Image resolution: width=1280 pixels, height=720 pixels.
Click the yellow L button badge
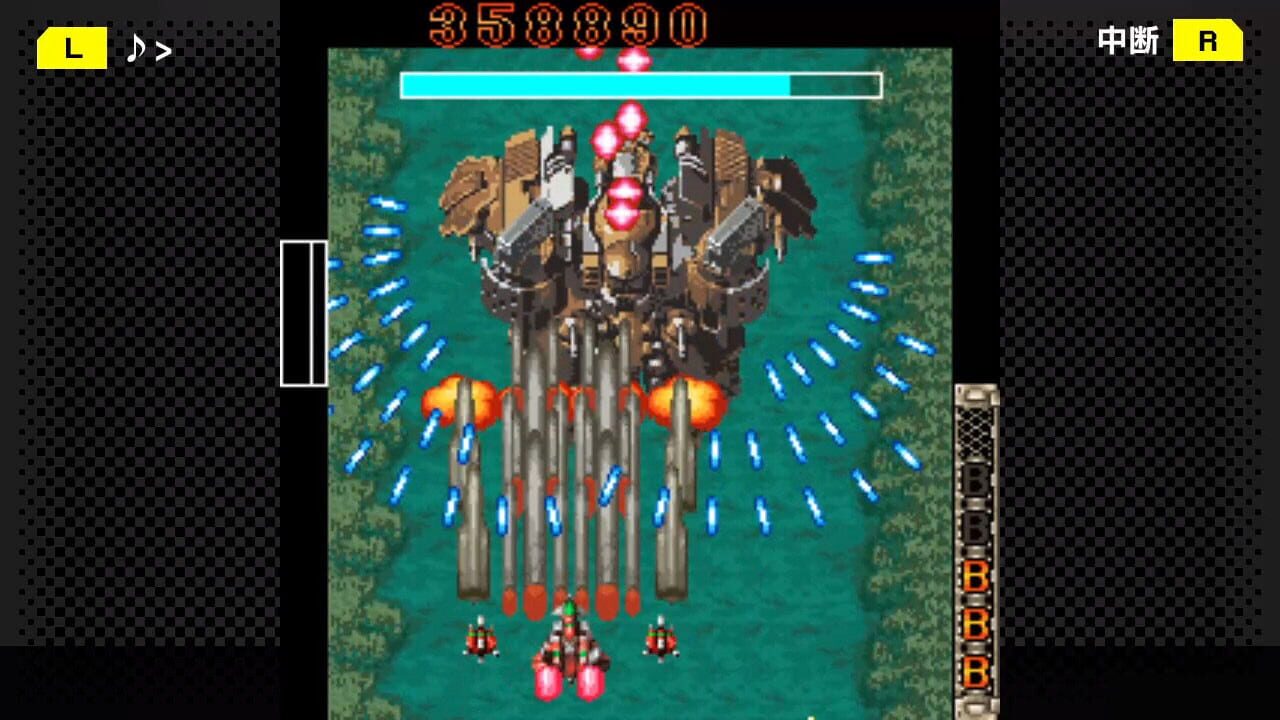point(71,47)
